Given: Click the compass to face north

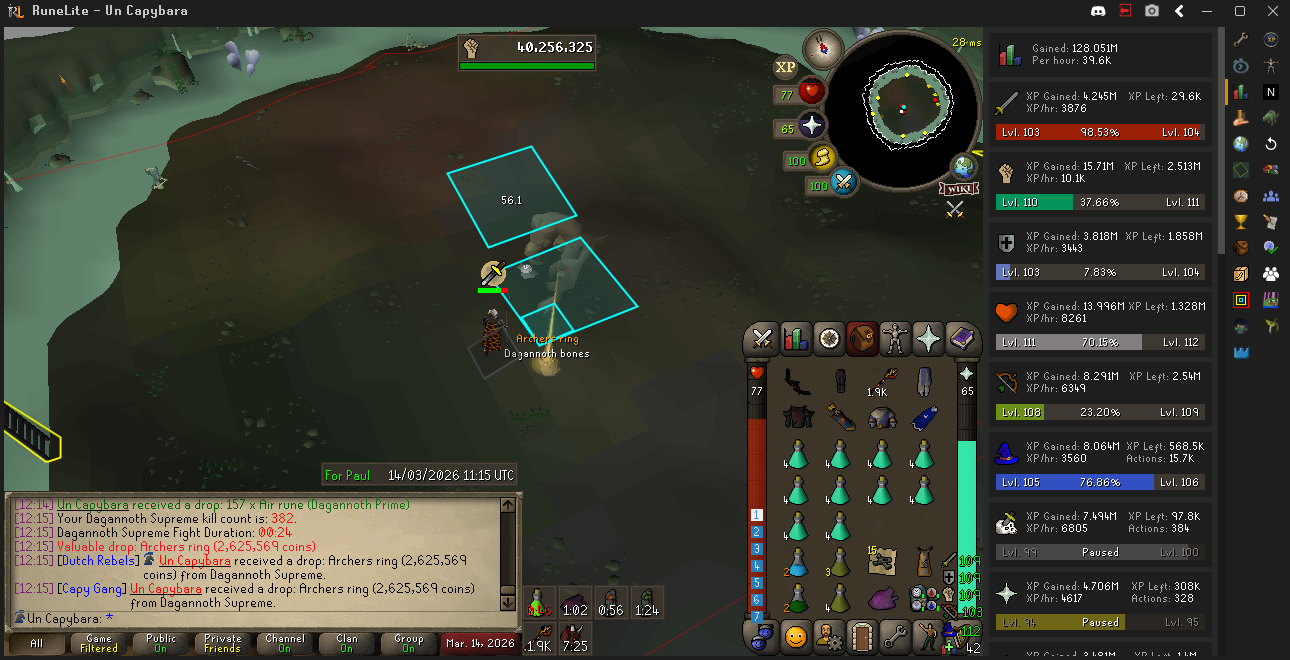Looking at the screenshot, I should (x=823, y=47).
